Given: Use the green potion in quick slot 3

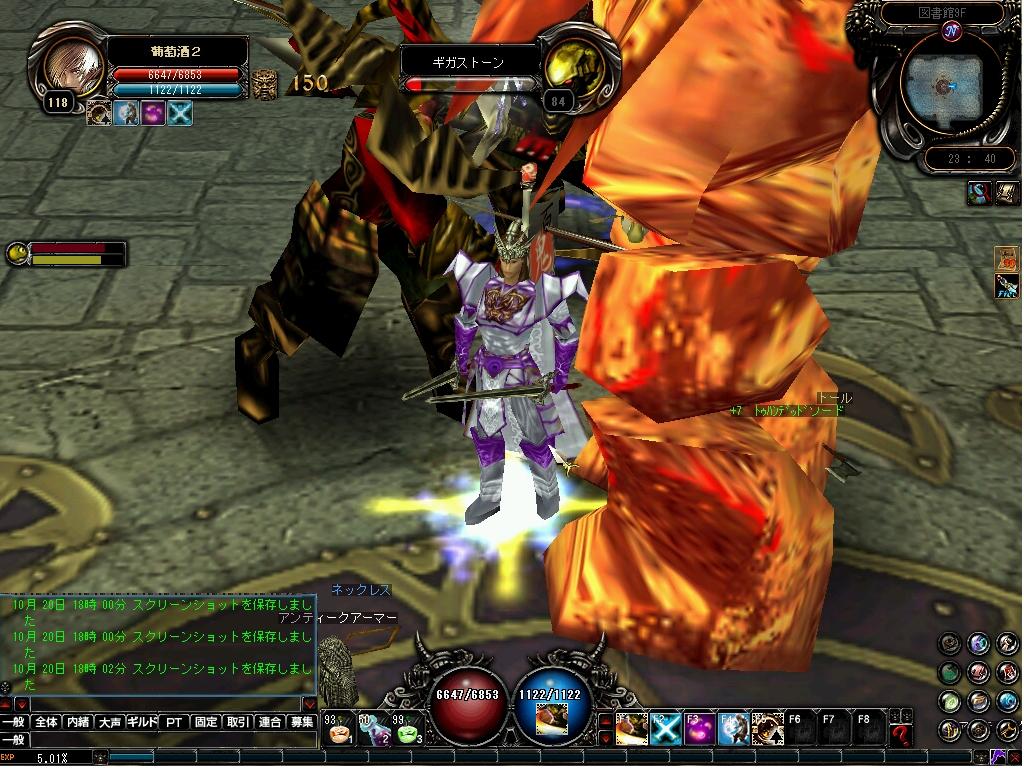Looking at the screenshot, I should coord(408,731).
